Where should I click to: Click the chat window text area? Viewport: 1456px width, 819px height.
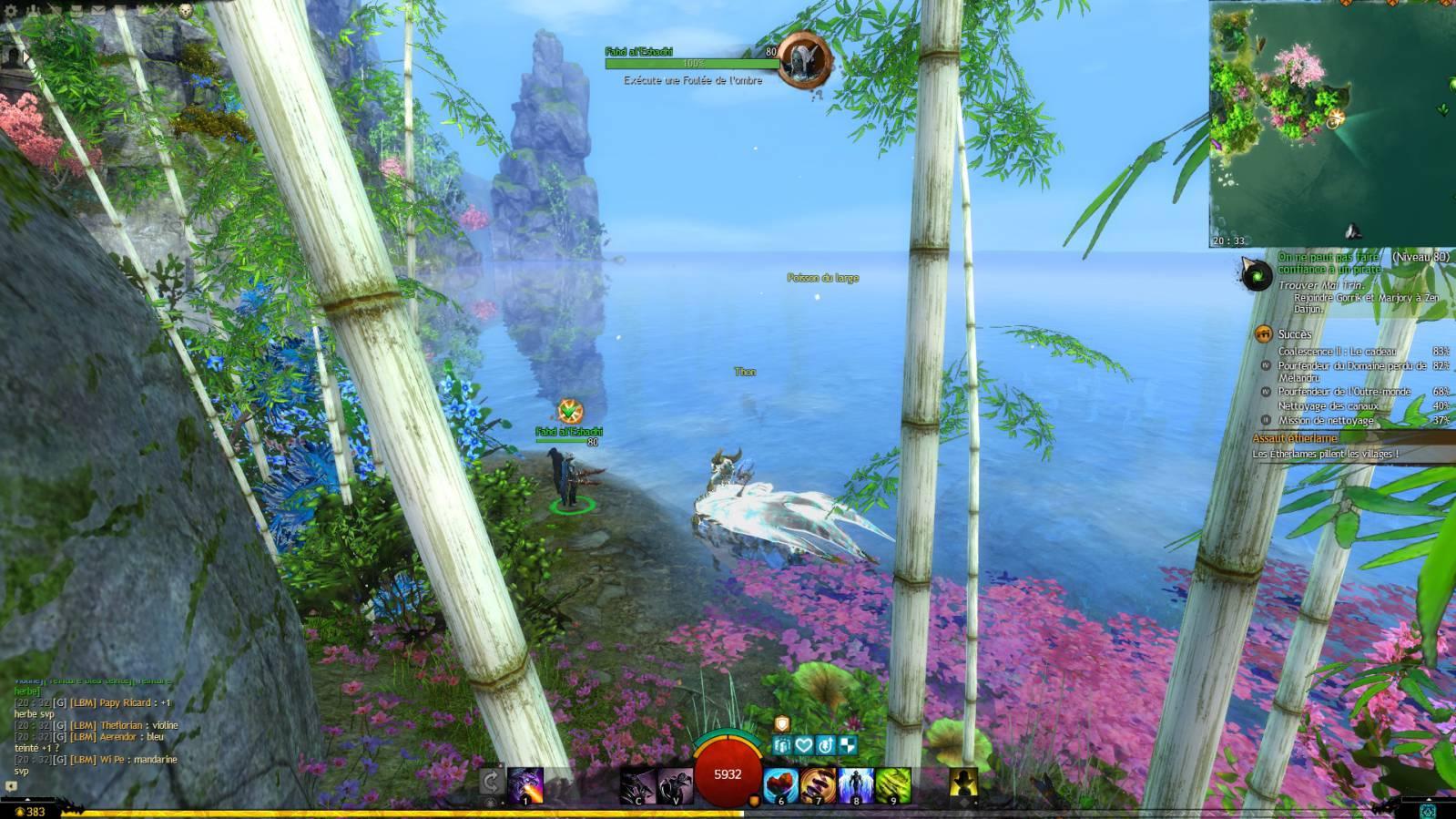(x=96, y=729)
